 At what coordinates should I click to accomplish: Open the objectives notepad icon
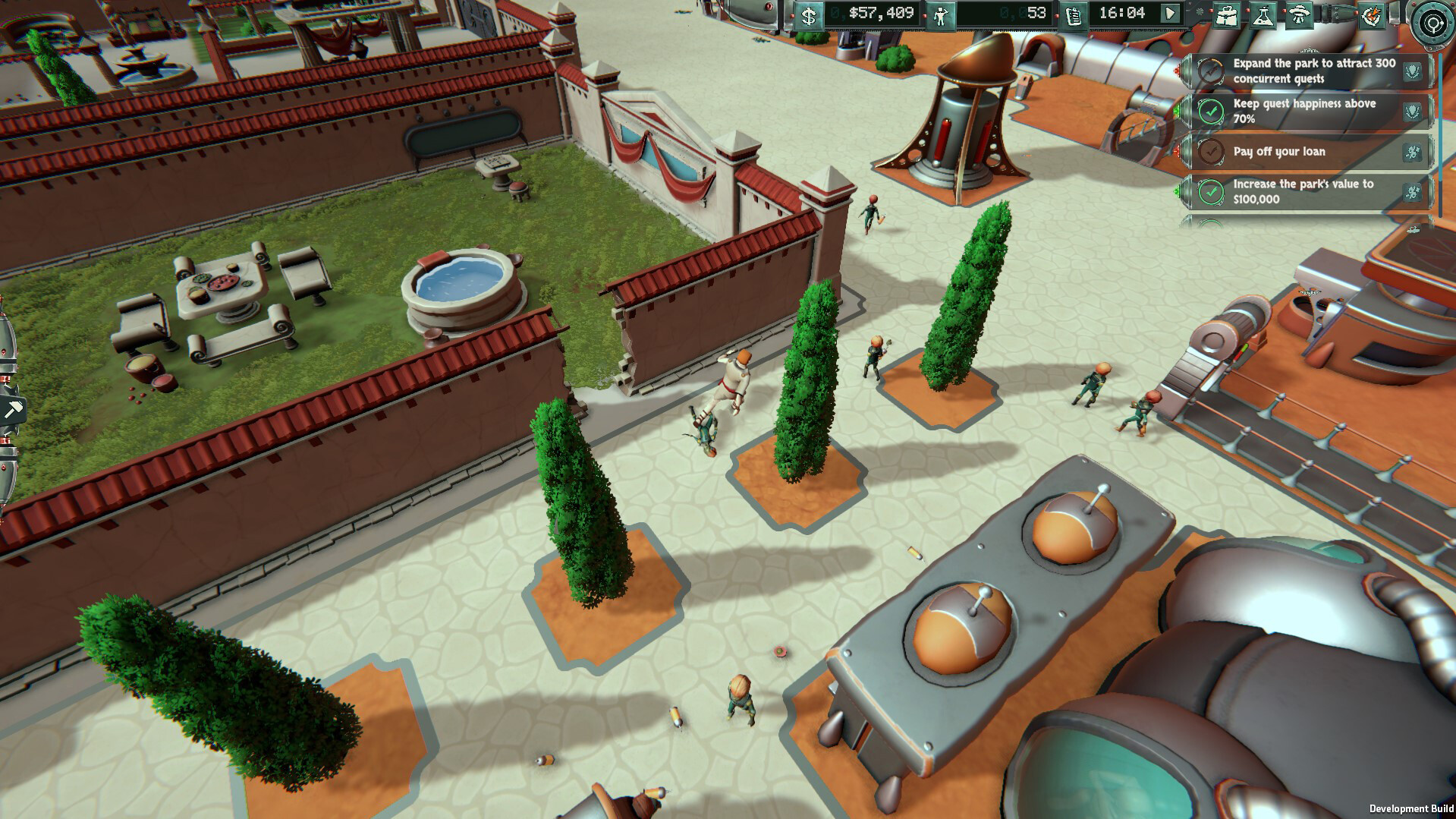[x=1072, y=15]
